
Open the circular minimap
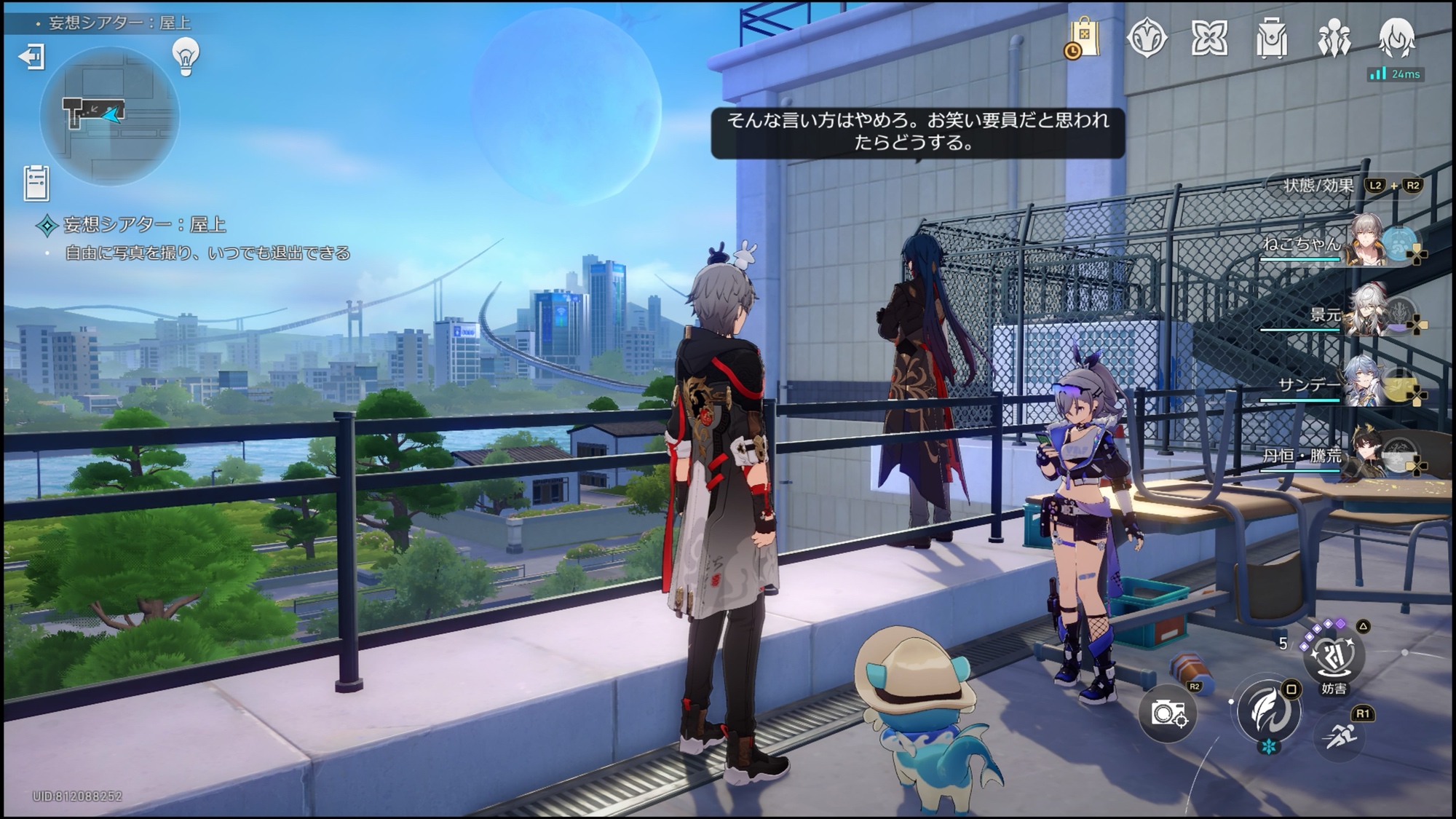coord(109,116)
